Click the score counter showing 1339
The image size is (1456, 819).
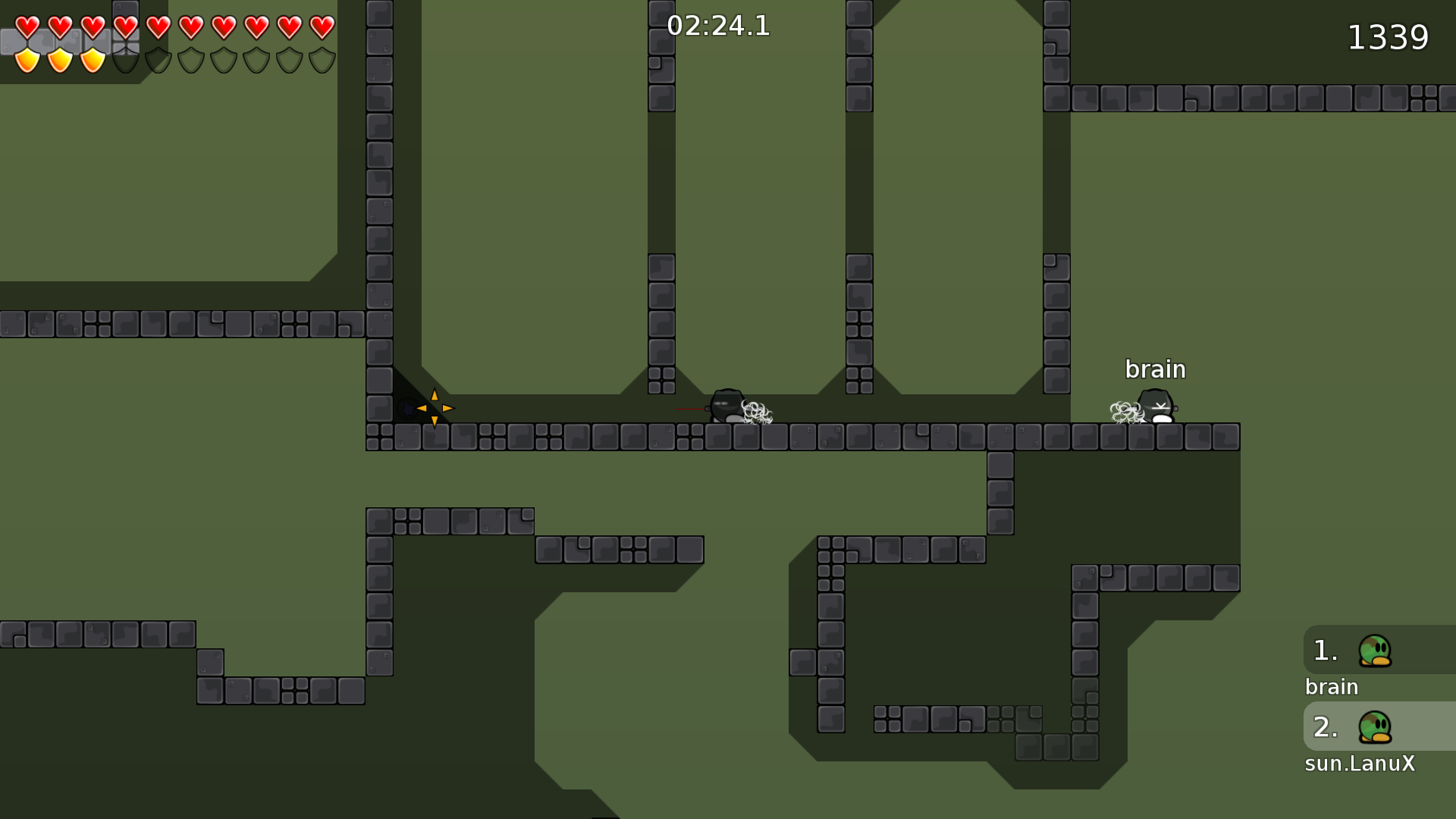point(1389,36)
